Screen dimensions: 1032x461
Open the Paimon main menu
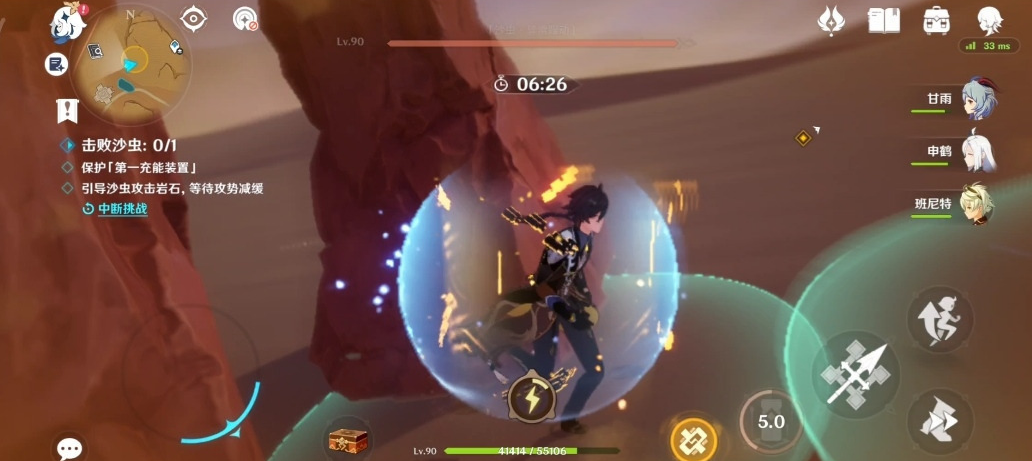pos(67,20)
